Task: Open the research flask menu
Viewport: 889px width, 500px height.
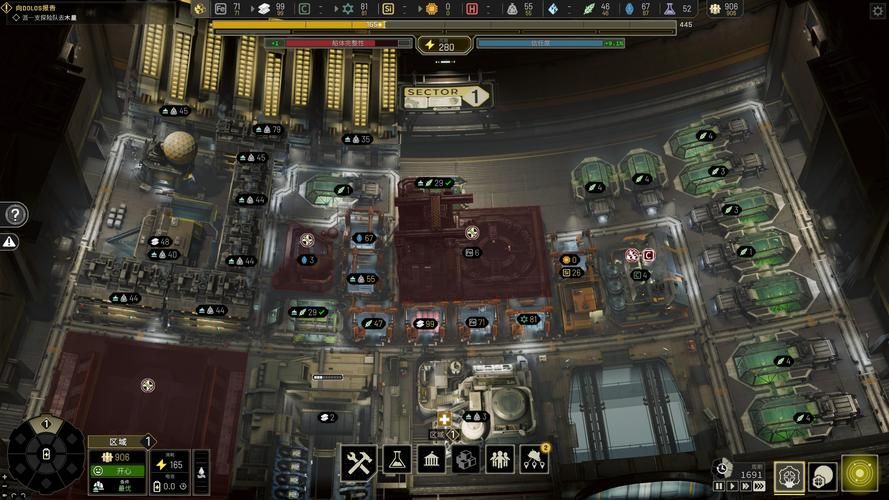Action: pyautogui.click(x=397, y=460)
